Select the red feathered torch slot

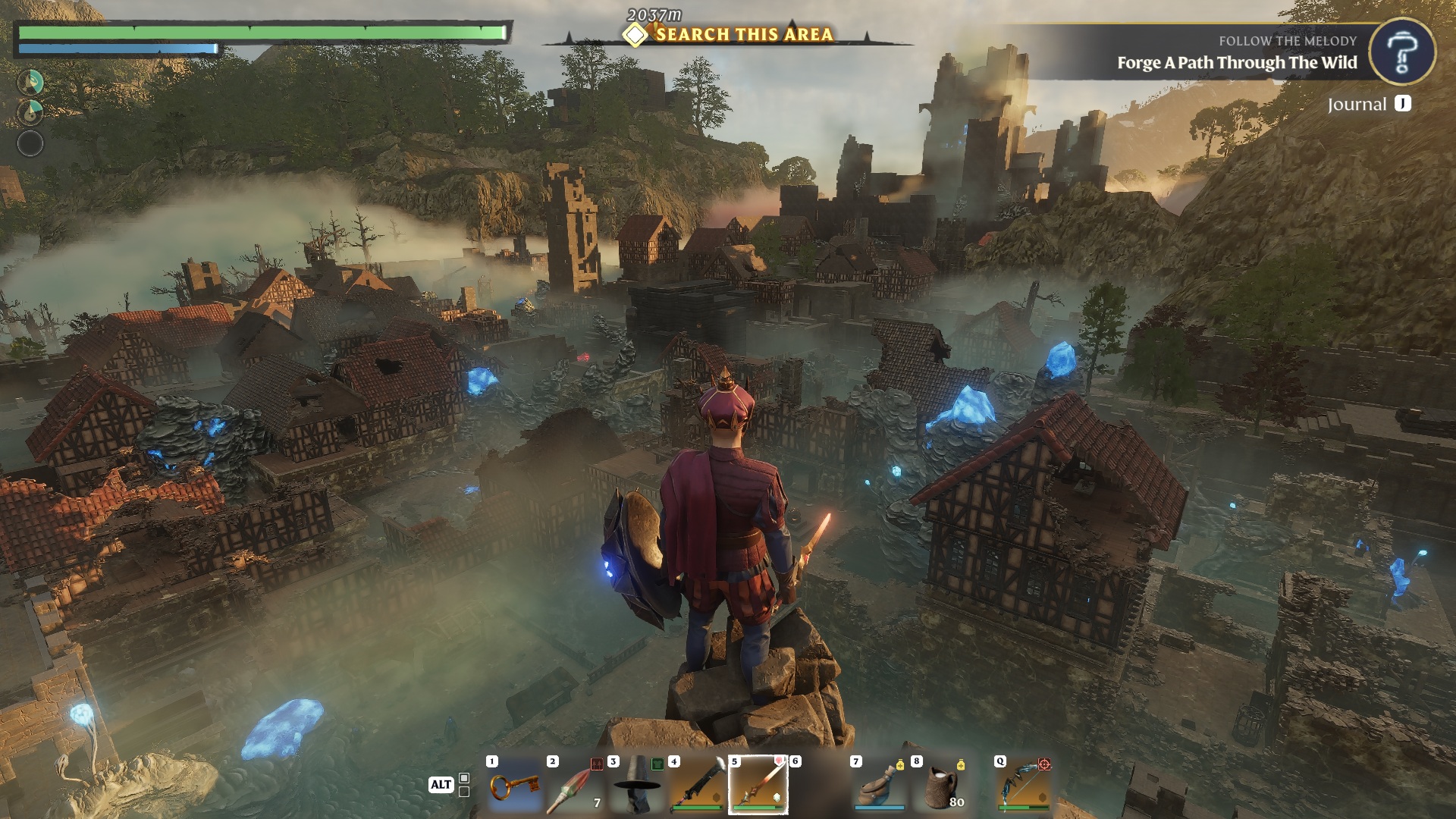coord(576,786)
